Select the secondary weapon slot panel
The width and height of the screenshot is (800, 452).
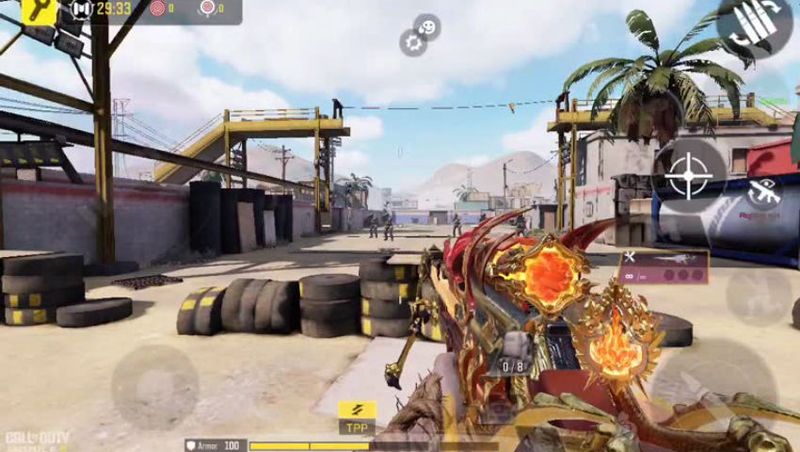click(x=664, y=266)
